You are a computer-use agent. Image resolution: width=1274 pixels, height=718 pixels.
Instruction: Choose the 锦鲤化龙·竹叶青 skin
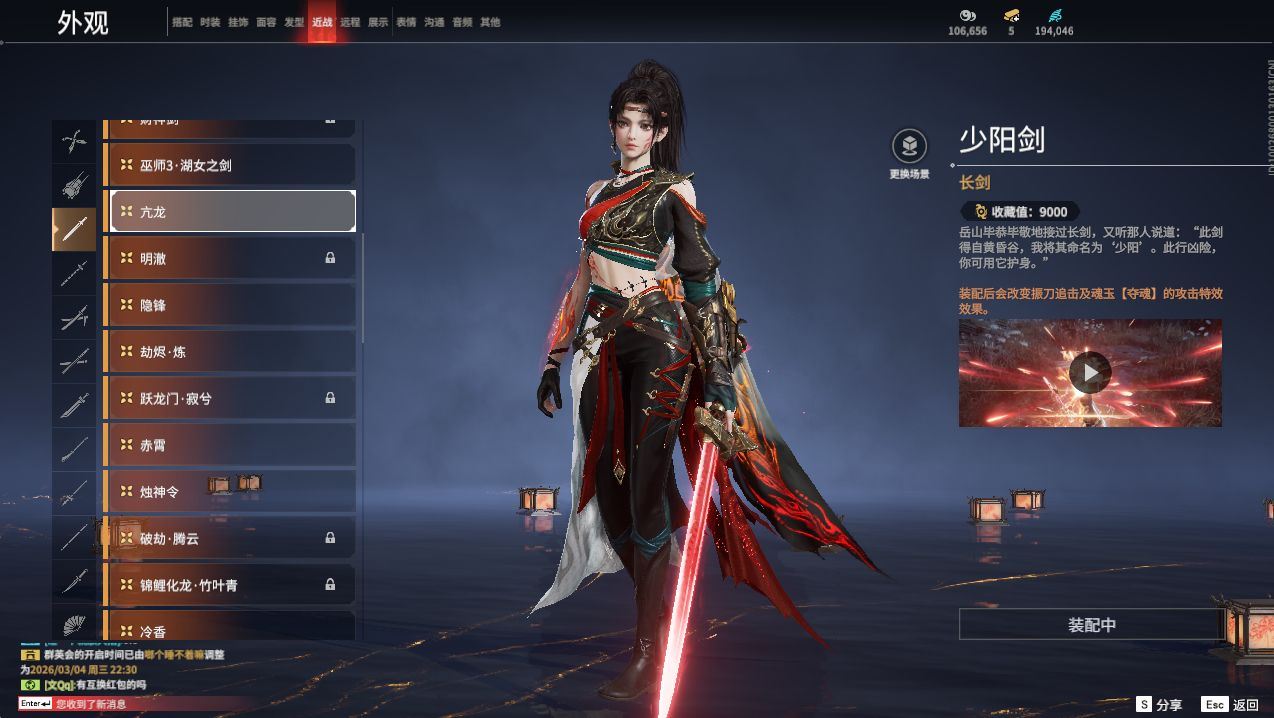(x=232, y=585)
